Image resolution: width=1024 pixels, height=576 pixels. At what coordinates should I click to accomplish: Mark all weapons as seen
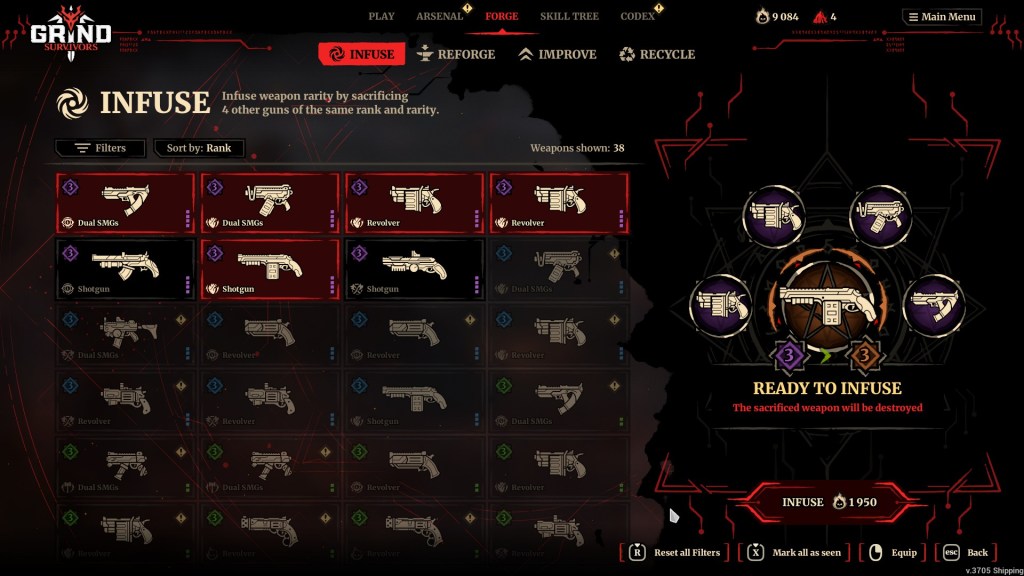coord(798,552)
